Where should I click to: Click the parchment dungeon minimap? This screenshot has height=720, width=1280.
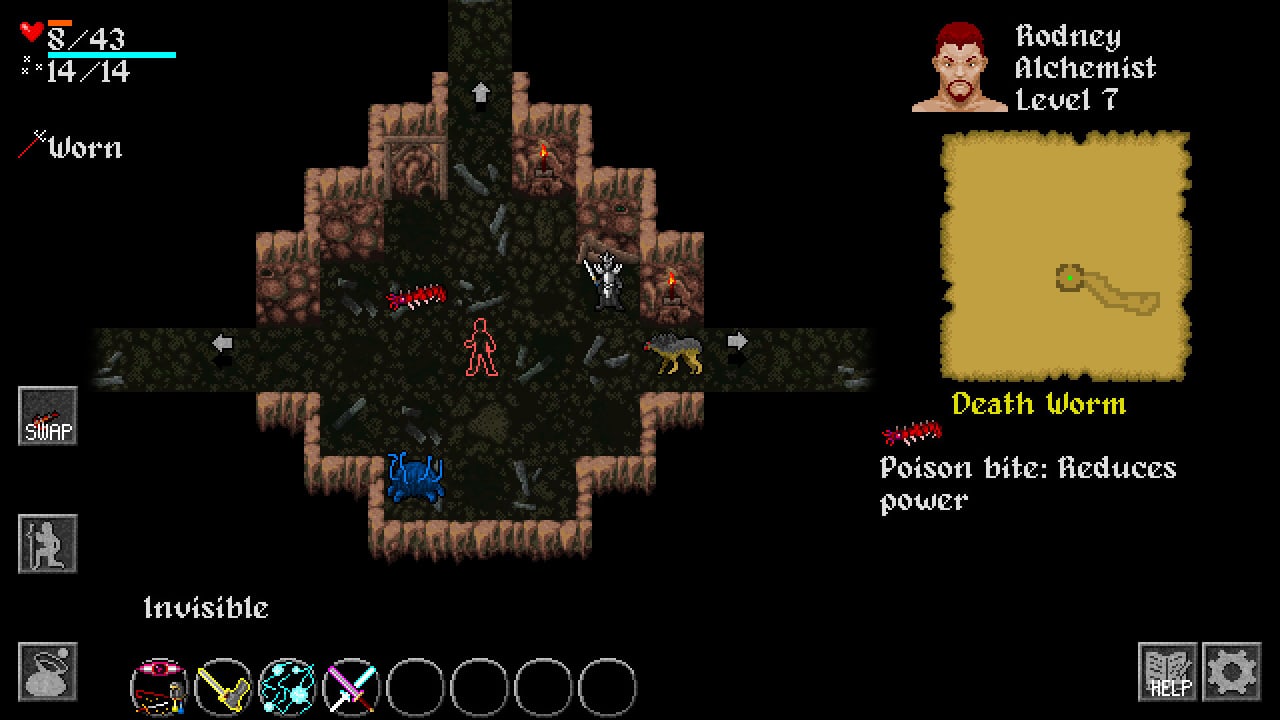point(1066,256)
